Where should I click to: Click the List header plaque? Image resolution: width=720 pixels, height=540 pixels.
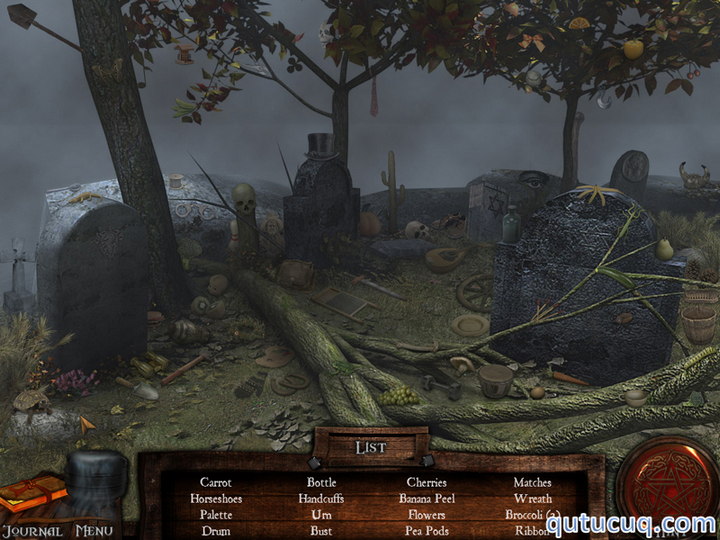pyautogui.click(x=371, y=447)
